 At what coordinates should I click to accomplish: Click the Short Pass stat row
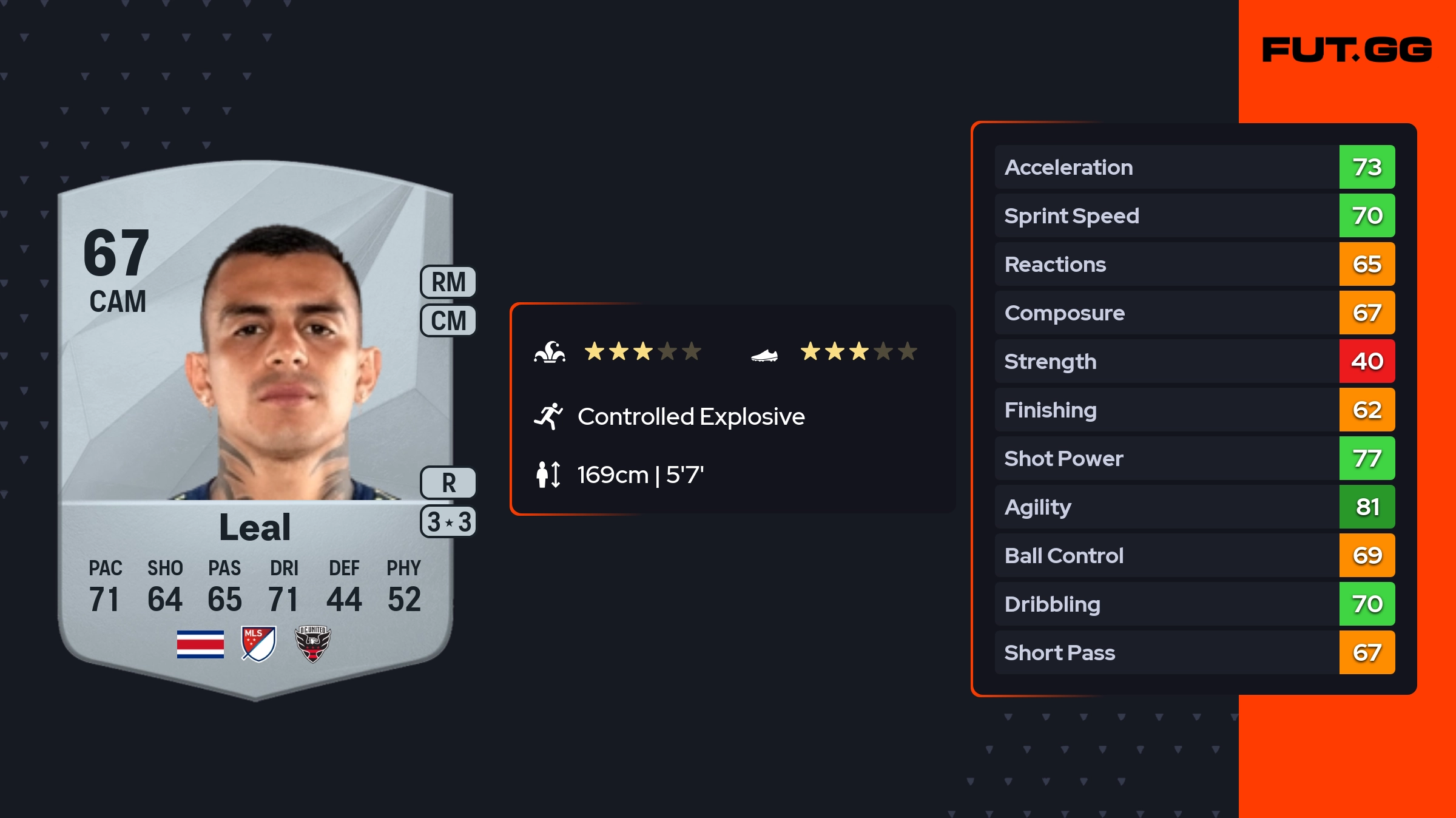coord(1194,652)
